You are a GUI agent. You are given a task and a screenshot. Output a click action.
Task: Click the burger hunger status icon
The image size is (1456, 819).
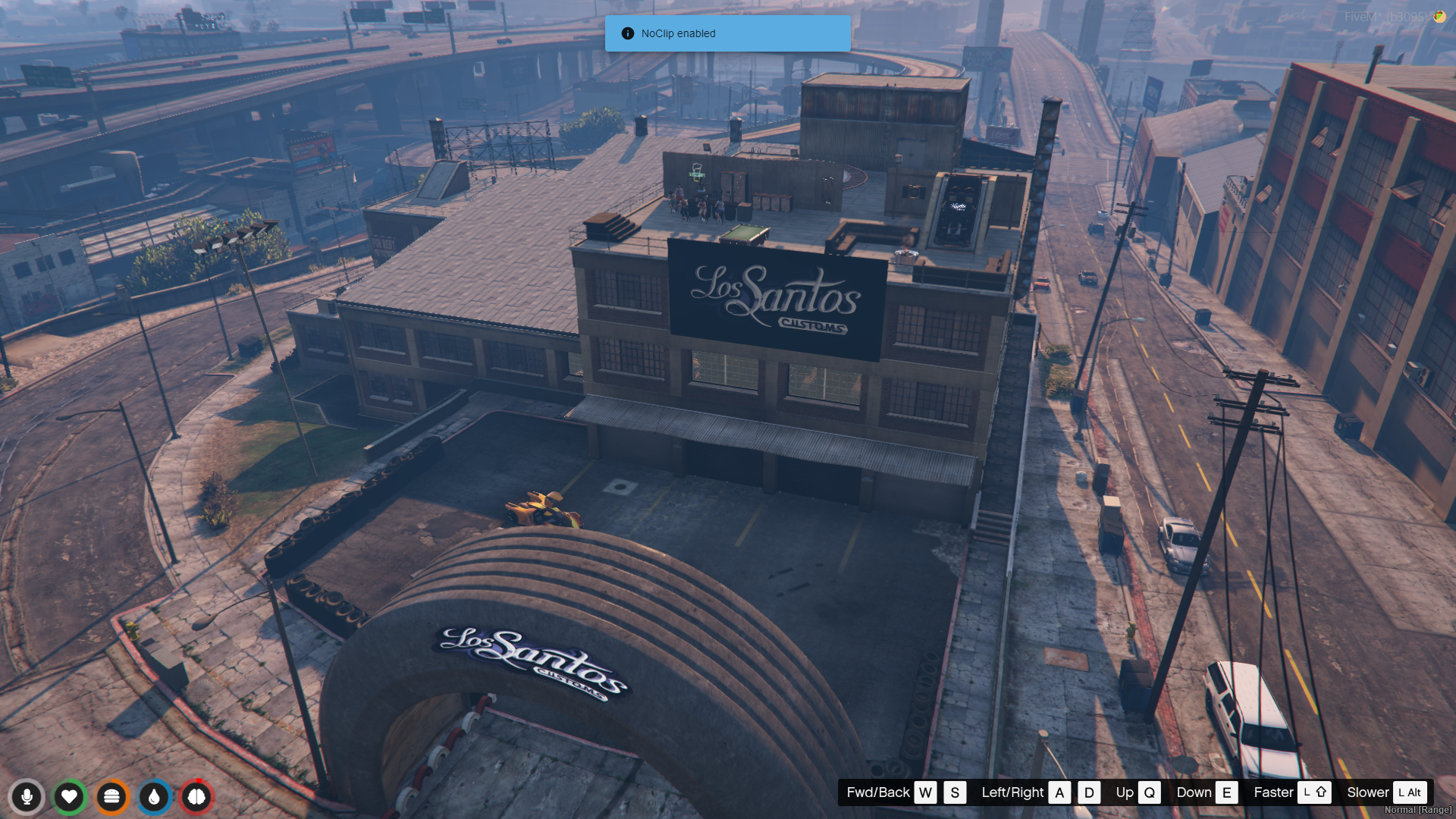tap(111, 797)
